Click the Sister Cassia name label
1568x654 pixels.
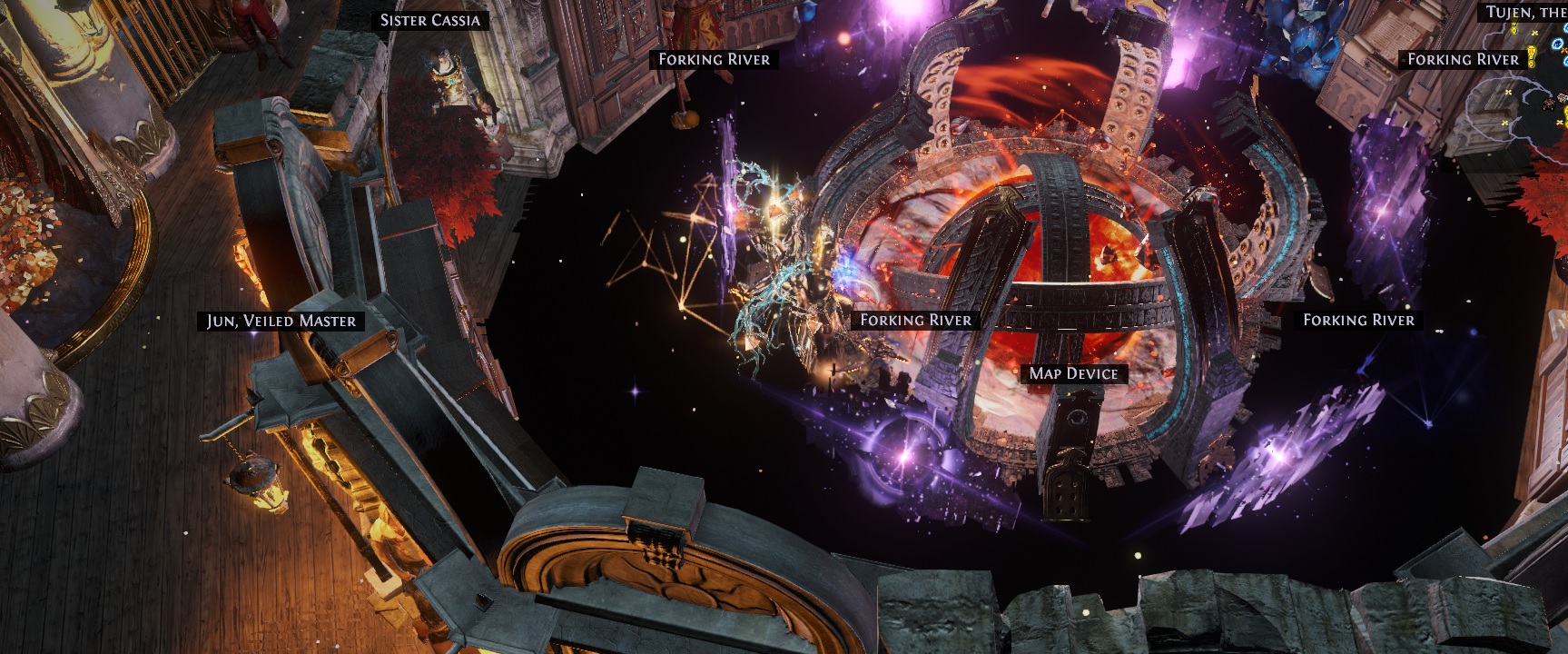click(x=429, y=20)
